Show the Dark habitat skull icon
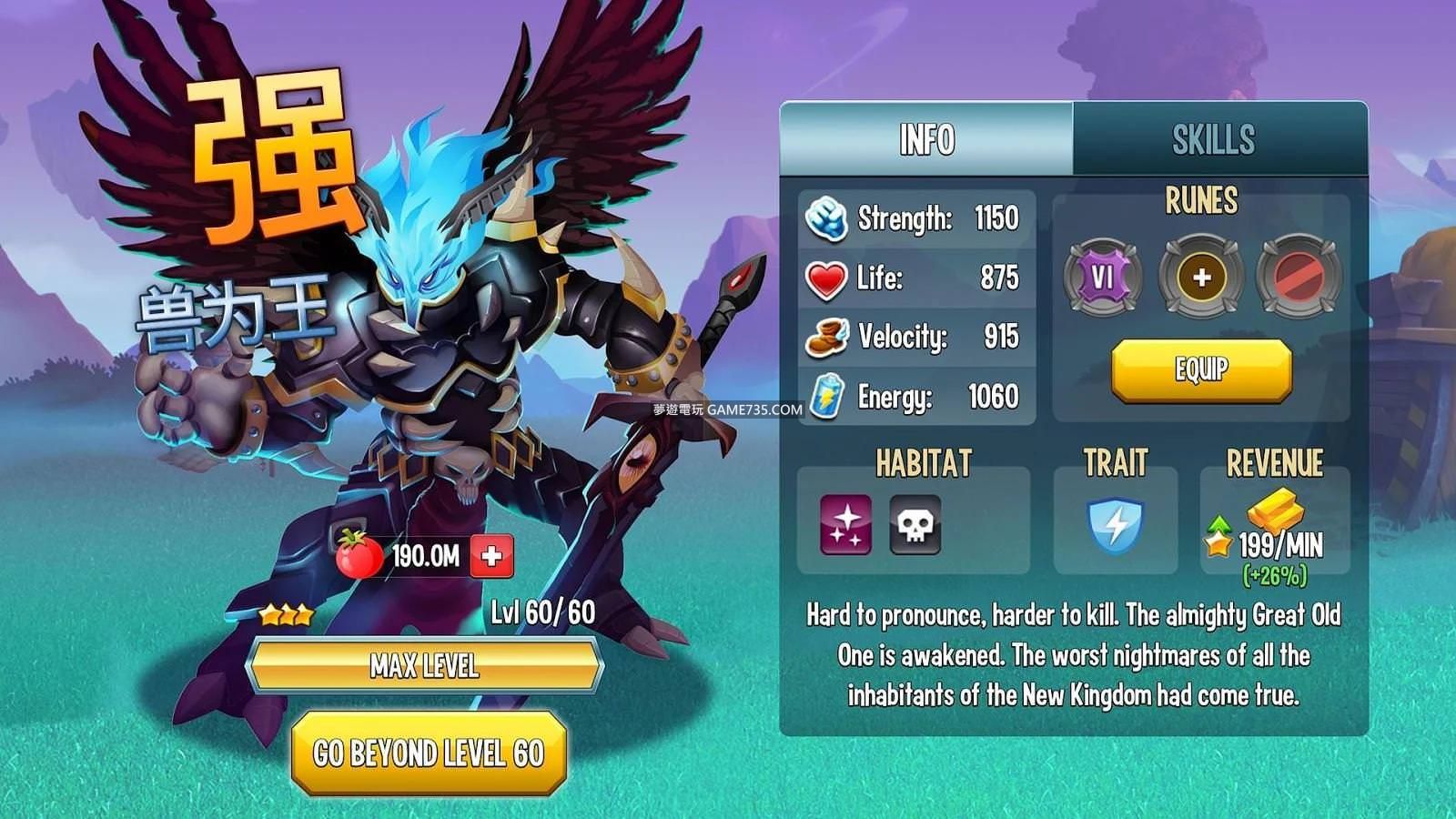This screenshot has height=819, width=1456. click(915, 524)
